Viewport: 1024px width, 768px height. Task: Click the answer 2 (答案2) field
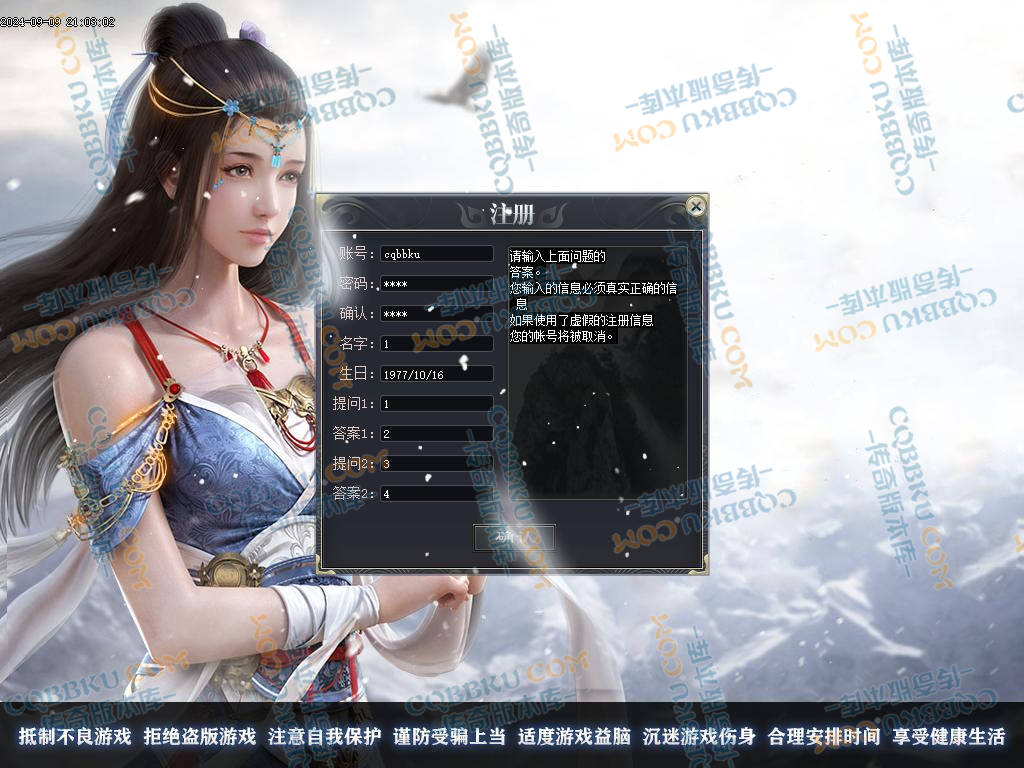tap(437, 494)
